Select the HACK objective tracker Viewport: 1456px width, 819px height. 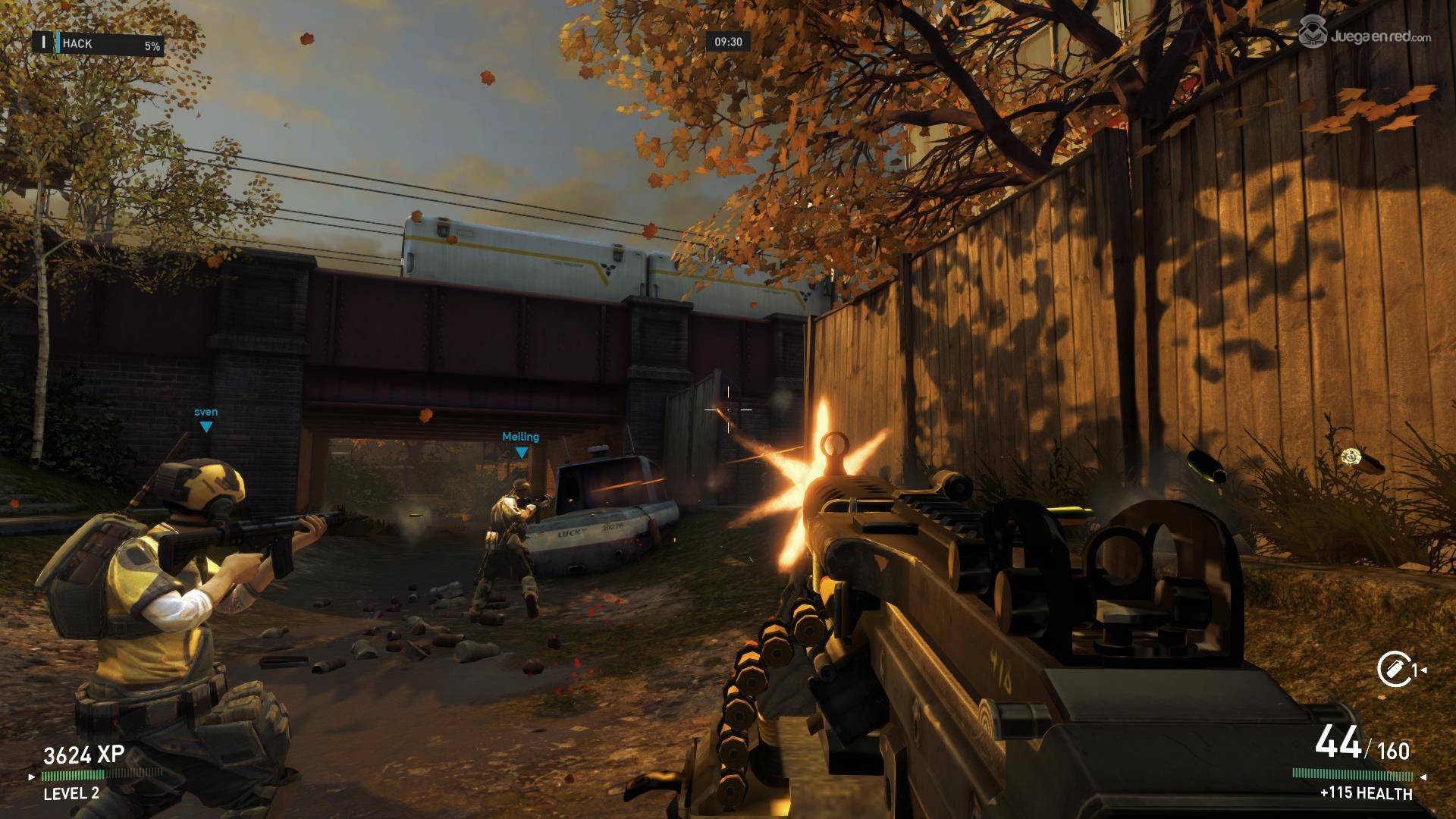pos(99,44)
